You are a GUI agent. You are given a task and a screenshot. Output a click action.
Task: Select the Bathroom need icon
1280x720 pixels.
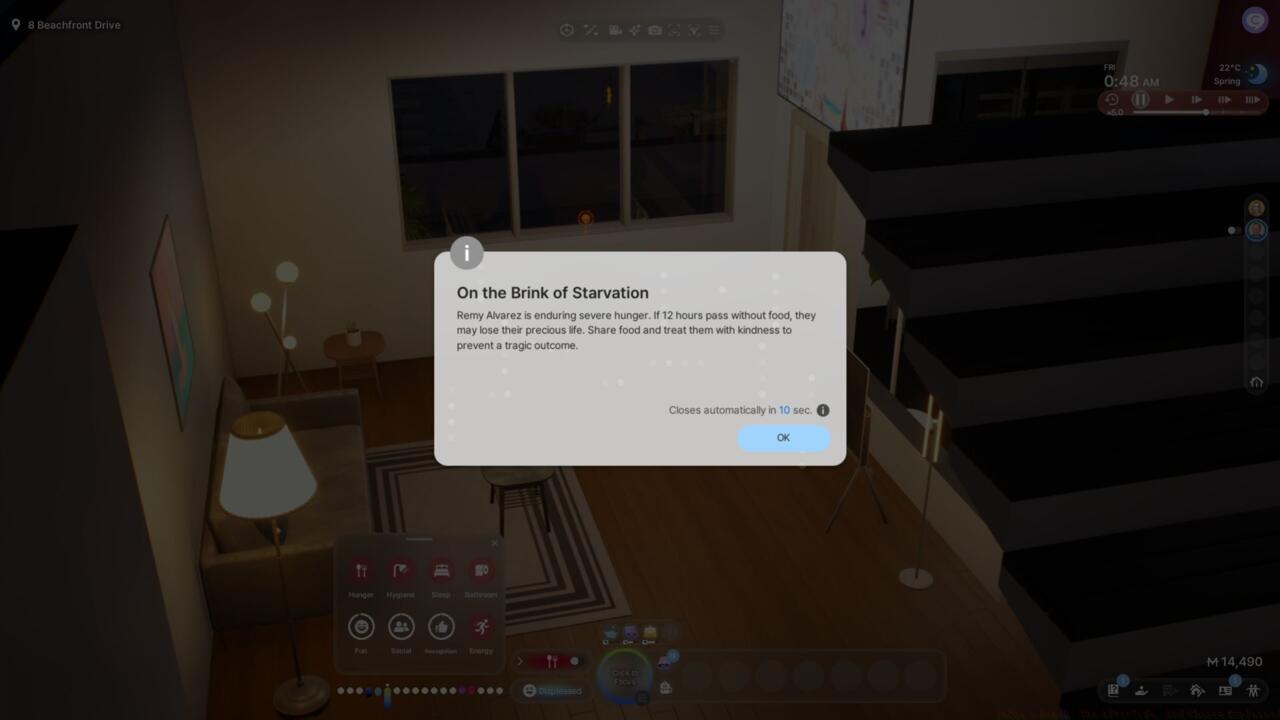[481, 571]
